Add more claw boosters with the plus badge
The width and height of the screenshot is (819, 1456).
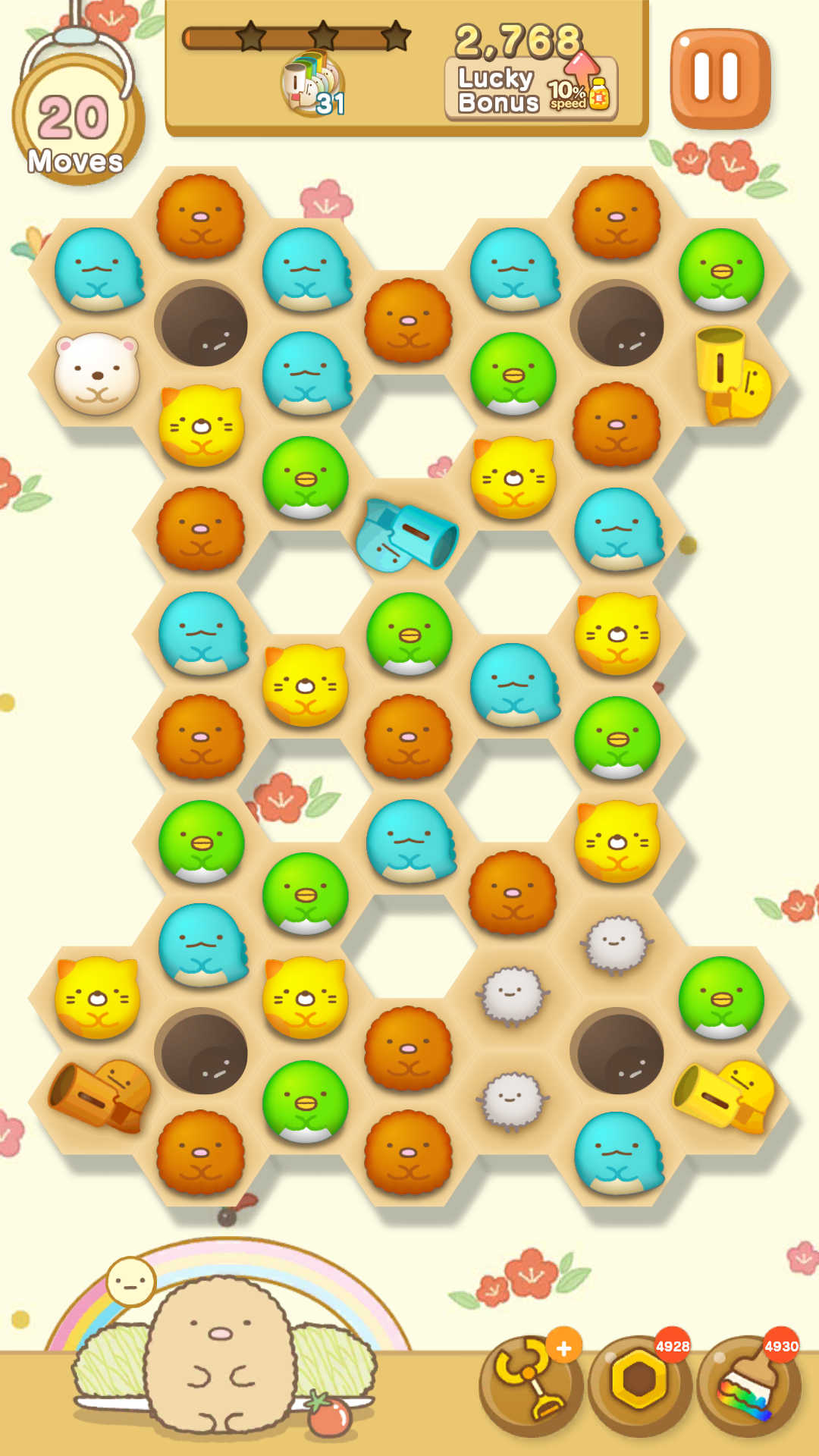(564, 1348)
